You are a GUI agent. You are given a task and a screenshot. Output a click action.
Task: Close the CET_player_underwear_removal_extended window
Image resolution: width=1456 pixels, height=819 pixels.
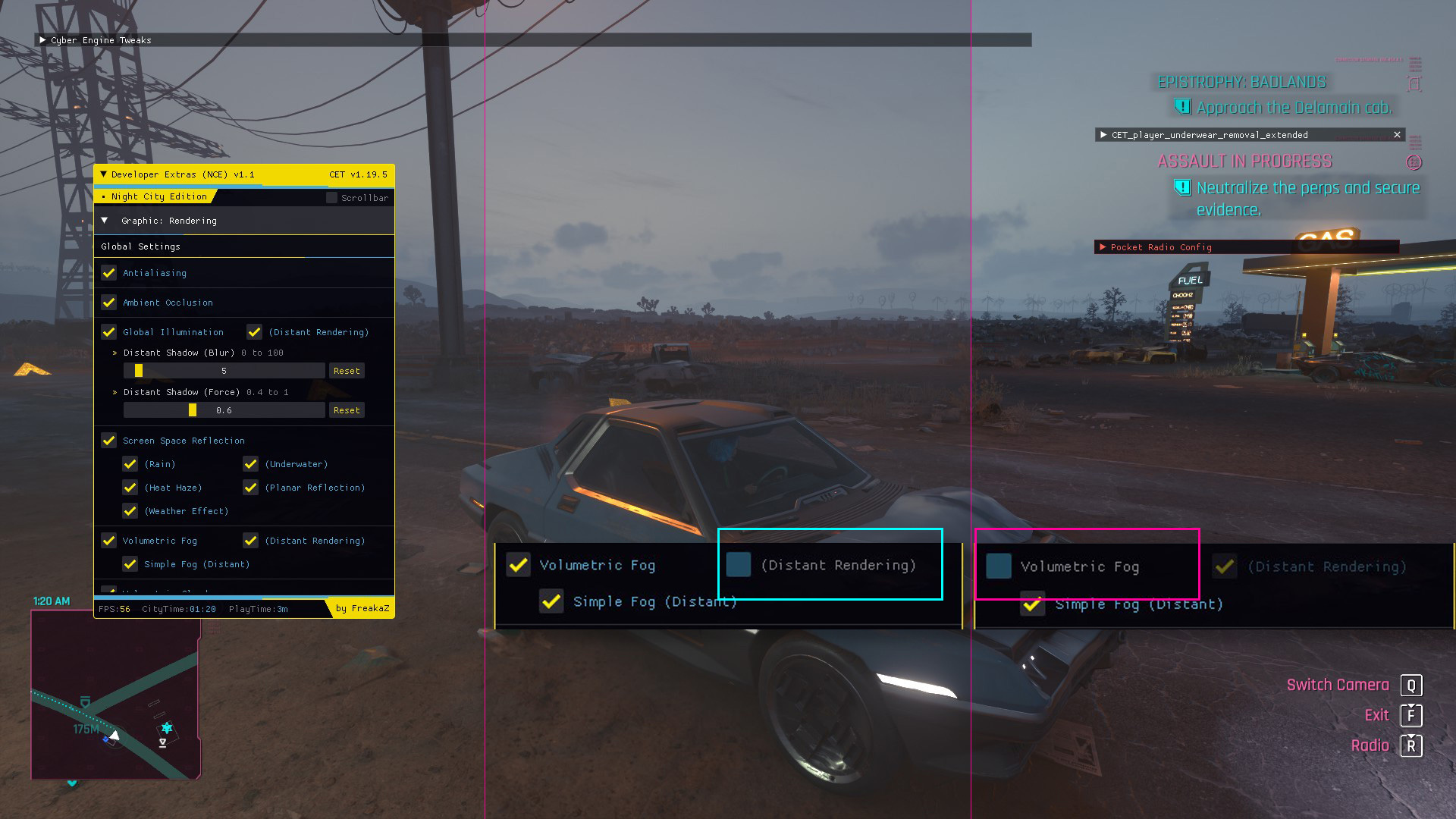(1397, 135)
